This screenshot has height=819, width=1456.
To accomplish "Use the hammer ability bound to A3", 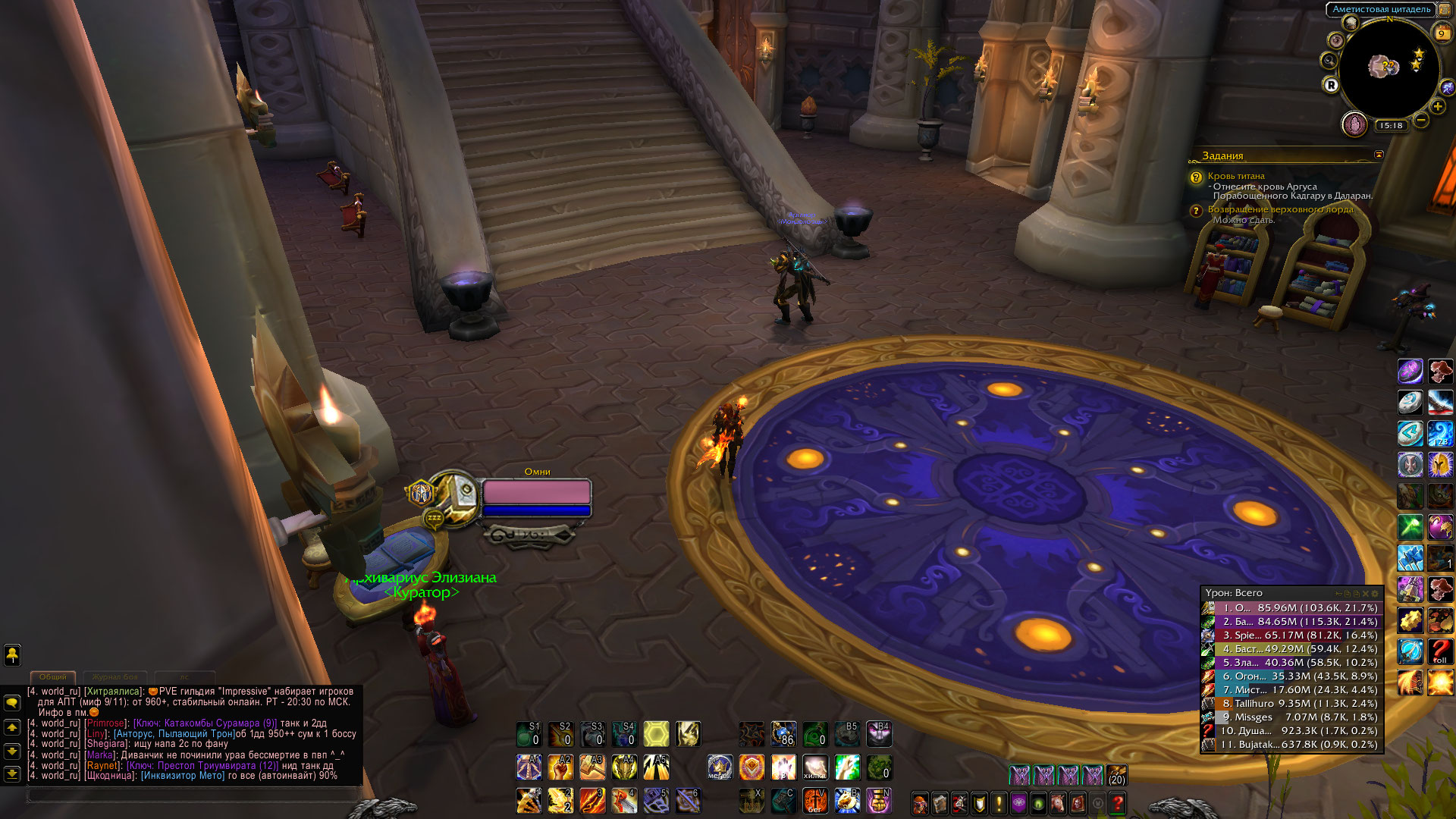I will point(592,767).
